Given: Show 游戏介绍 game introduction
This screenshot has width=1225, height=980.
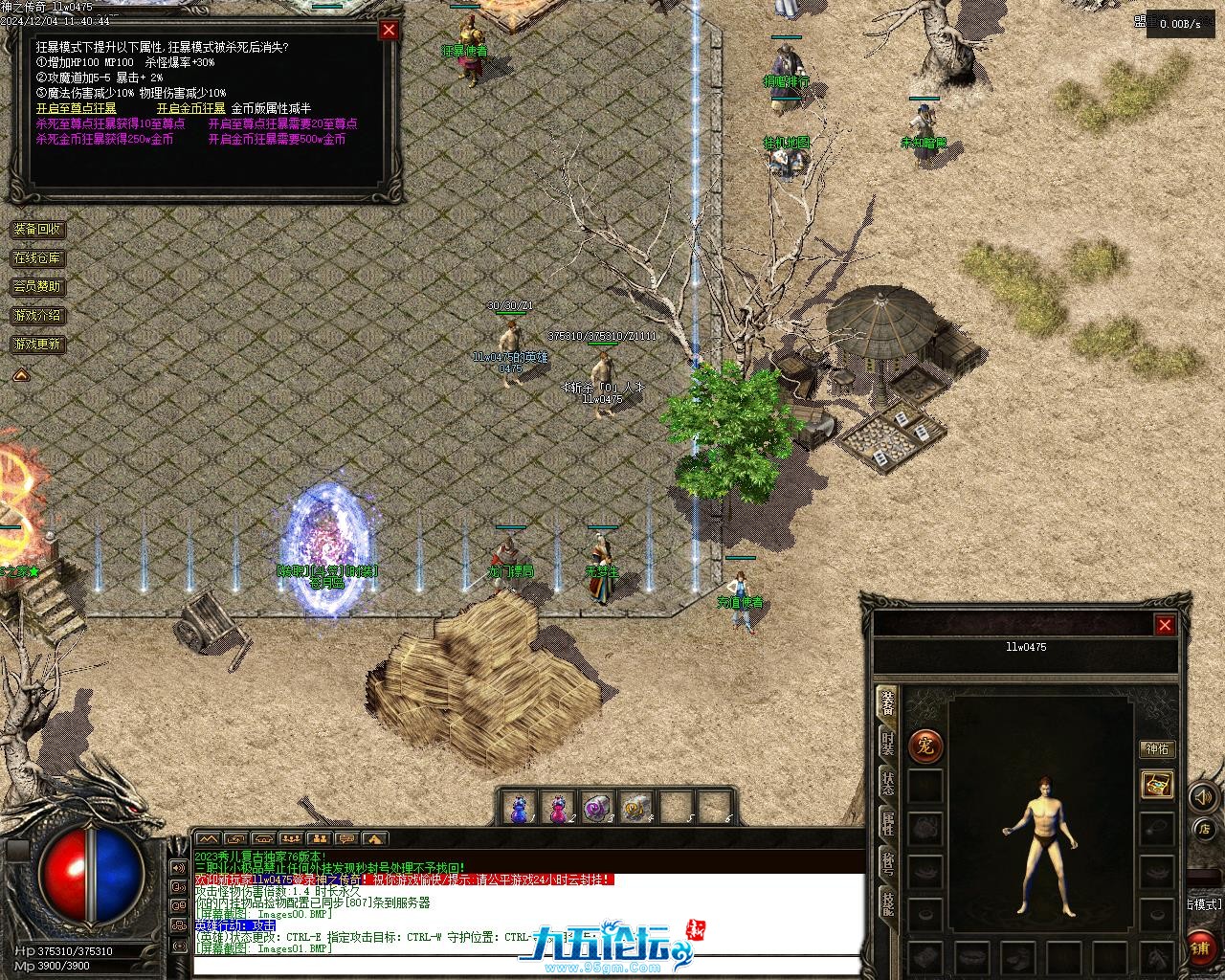Looking at the screenshot, I should [37, 315].
